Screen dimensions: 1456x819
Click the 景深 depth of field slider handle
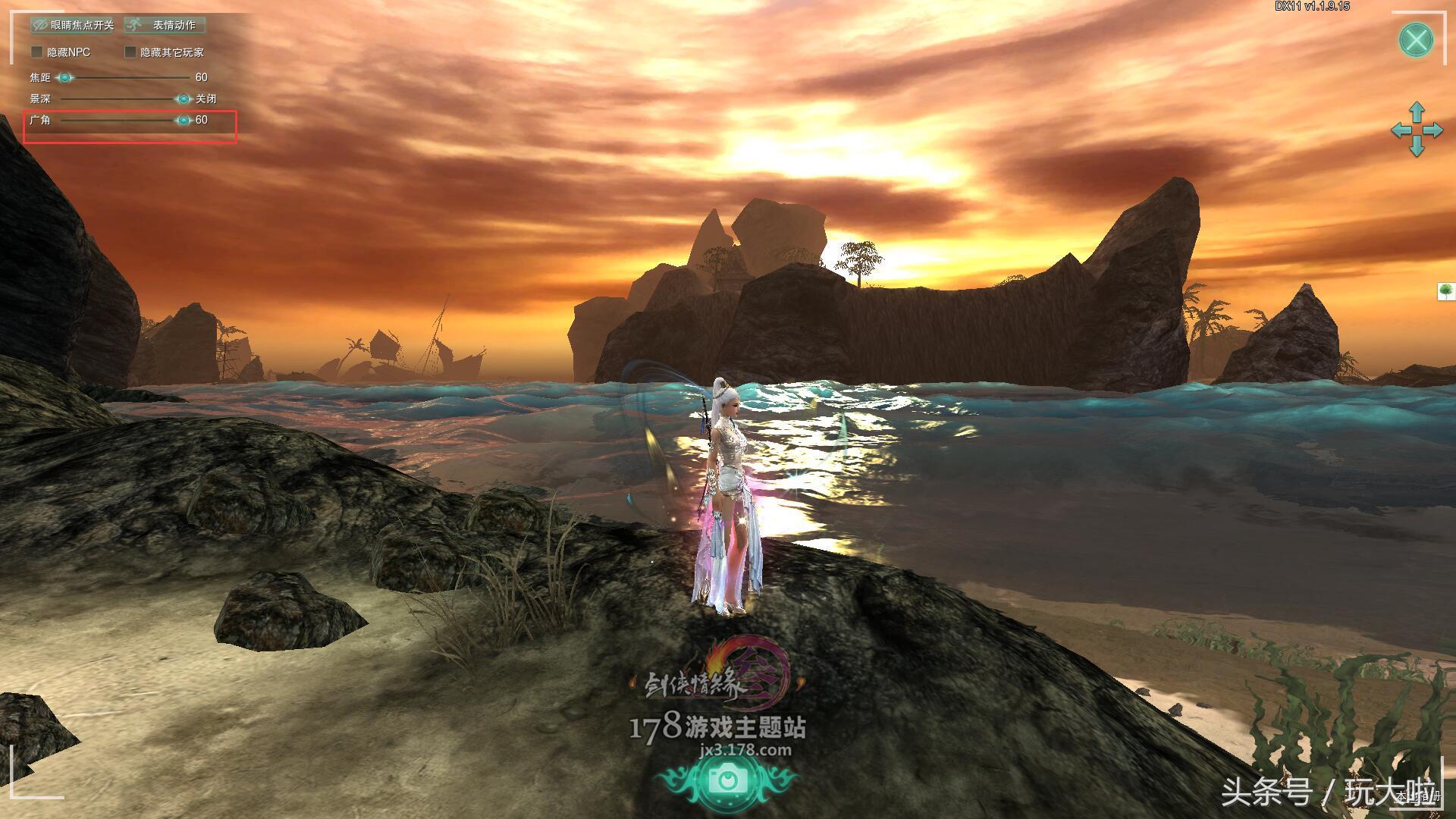[x=184, y=99]
